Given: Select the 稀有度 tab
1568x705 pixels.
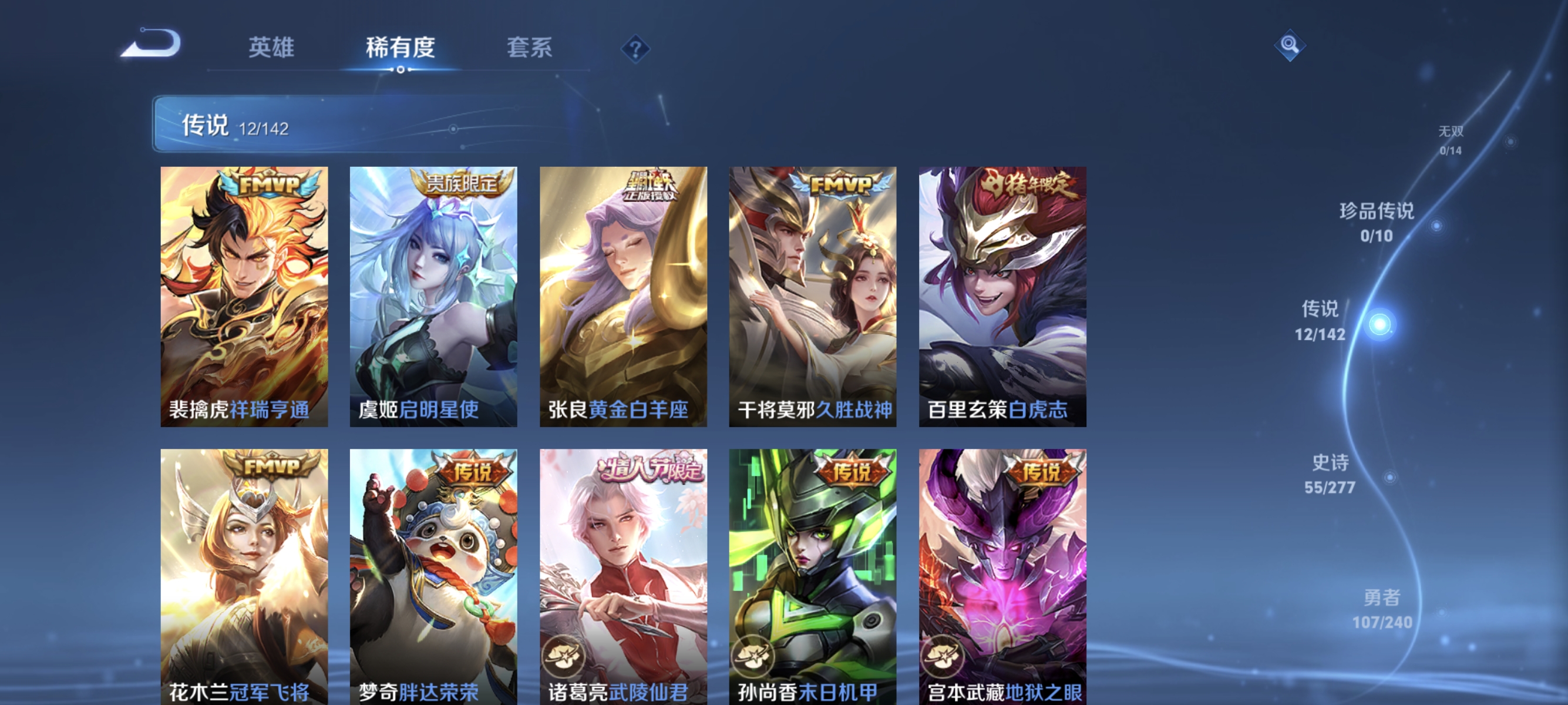Looking at the screenshot, I should click(401, 48).
